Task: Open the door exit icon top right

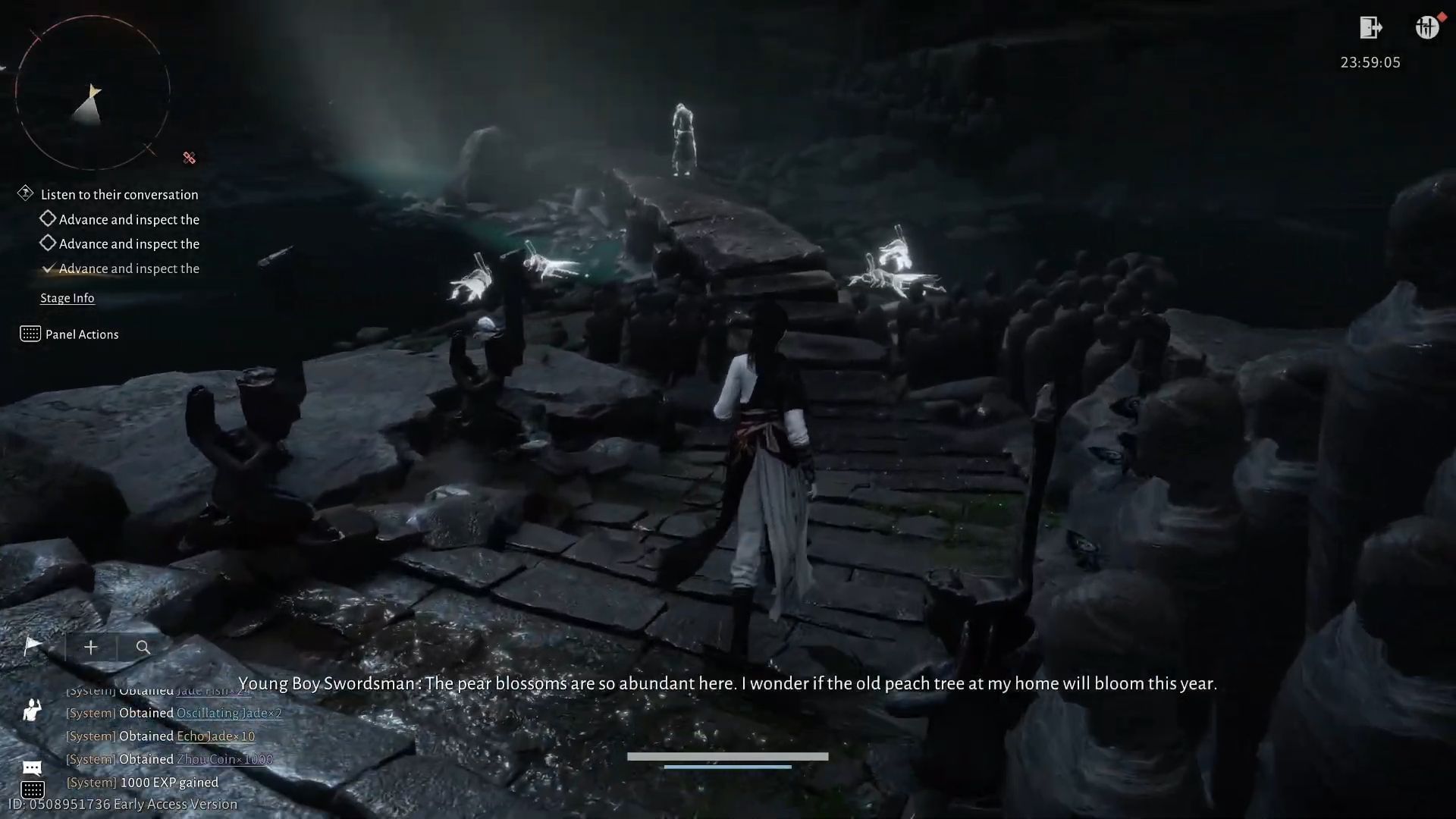Action: (1372, 29)
